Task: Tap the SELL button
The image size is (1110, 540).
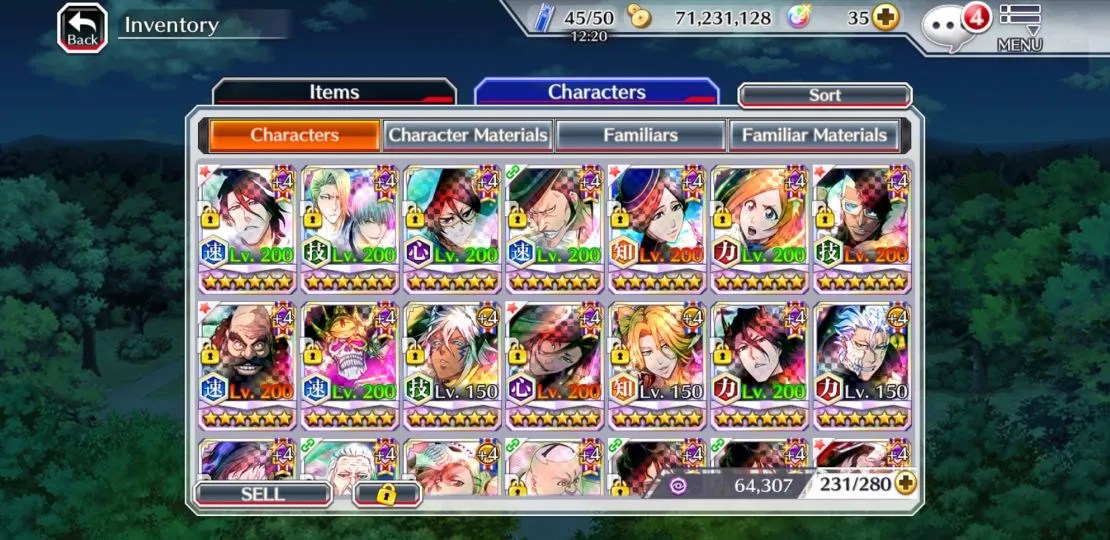Action: pos(263,494)
